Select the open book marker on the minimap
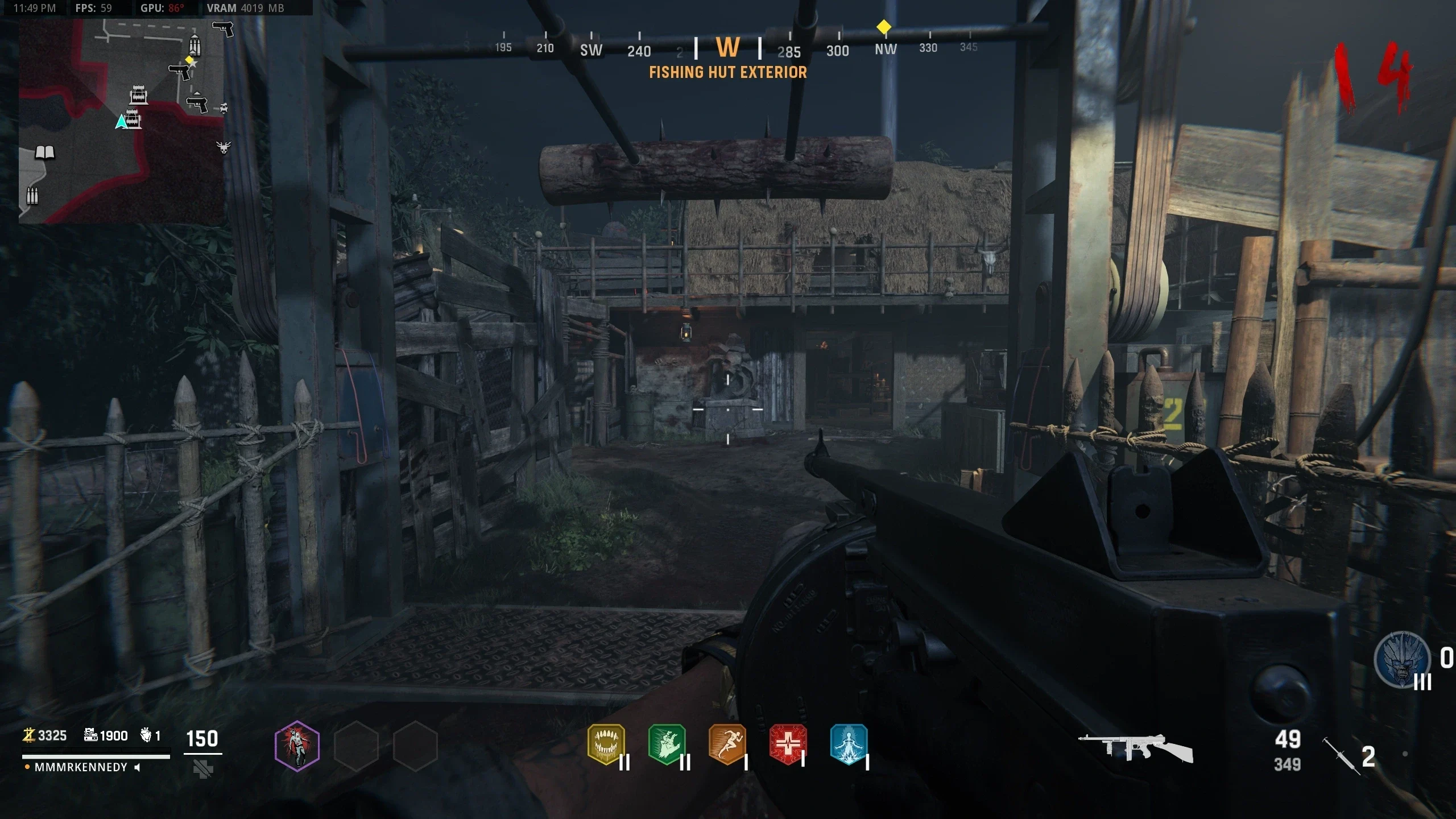The height and width of the screenshot is (819, 1456). (45, 152)
